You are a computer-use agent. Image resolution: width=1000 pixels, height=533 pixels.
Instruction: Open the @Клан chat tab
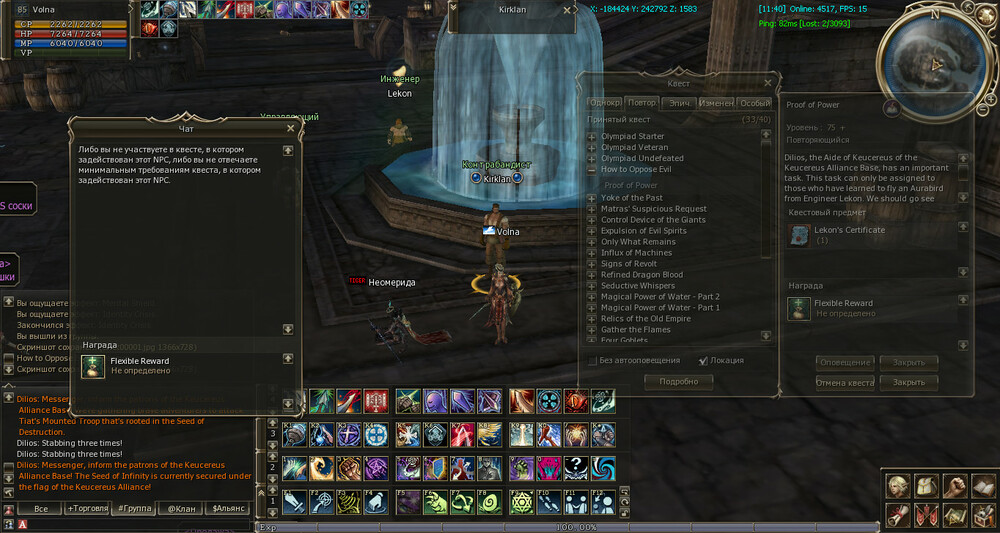[181, 509]
